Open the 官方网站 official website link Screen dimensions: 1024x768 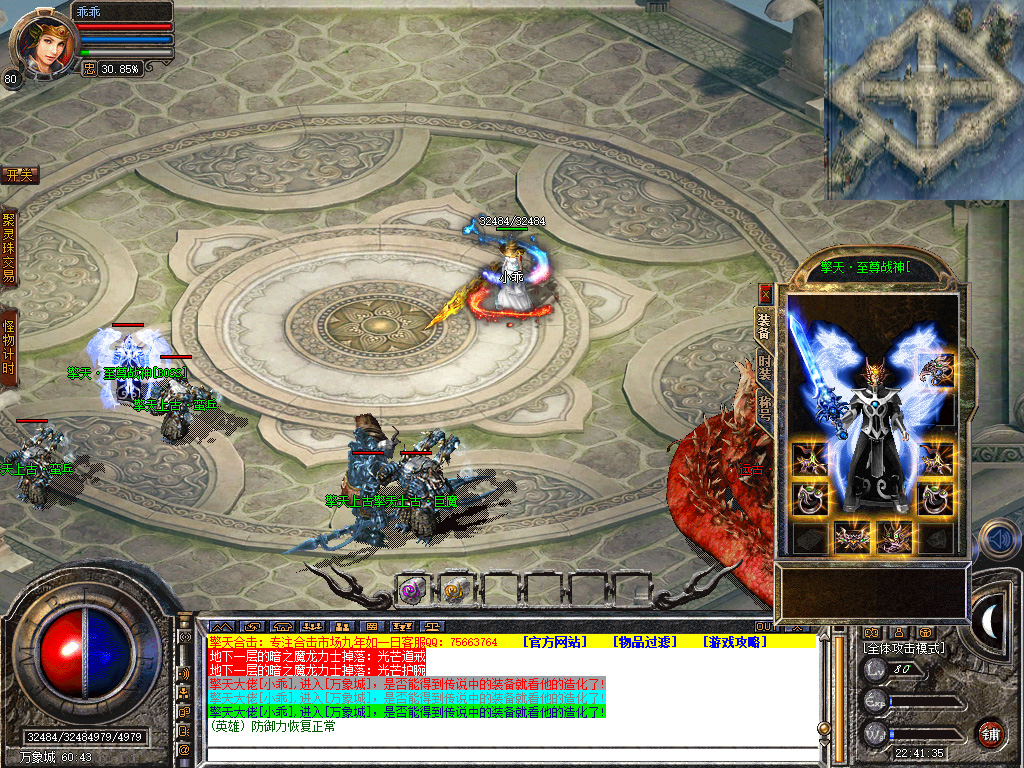click(554, 642)
